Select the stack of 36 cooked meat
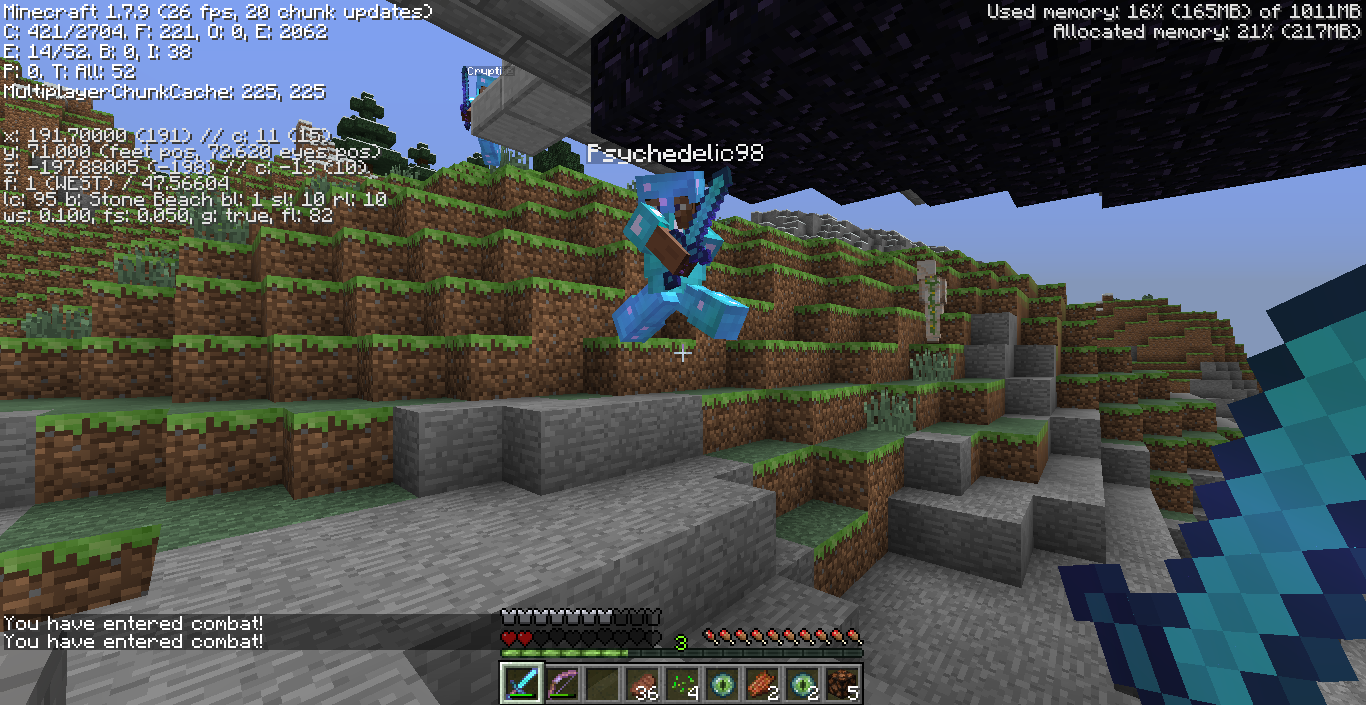Viewport: 1366px width, 705px height. 641,683
